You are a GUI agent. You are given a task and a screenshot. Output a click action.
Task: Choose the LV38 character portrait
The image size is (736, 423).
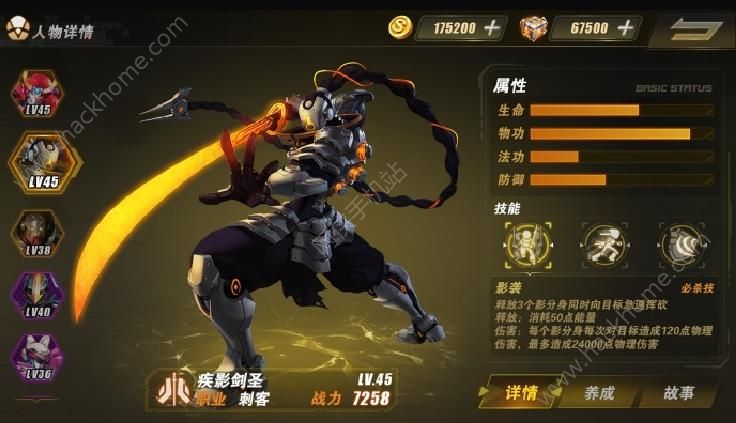tap(38, 232)
